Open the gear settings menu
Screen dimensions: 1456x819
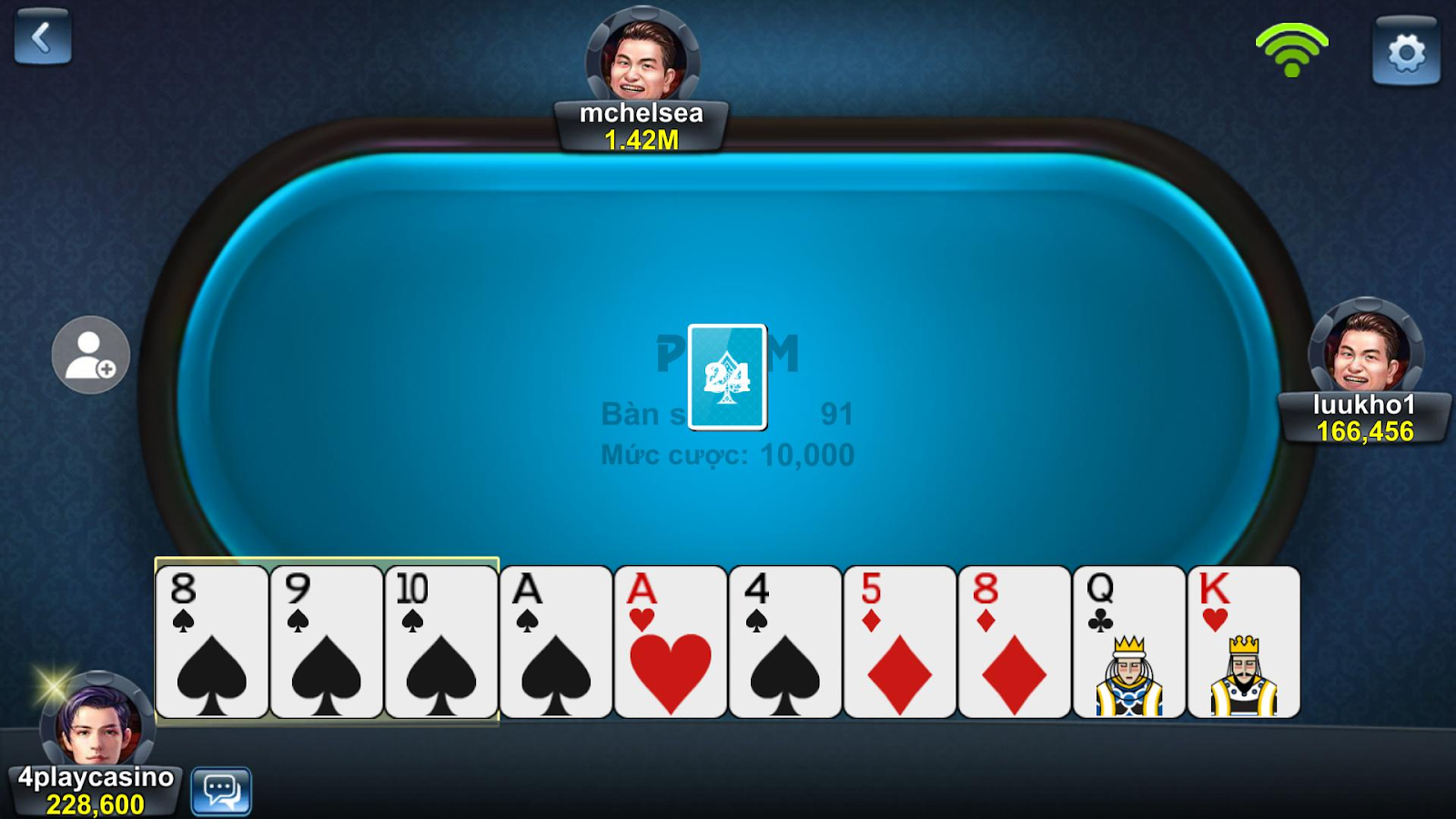(1406, 52)
